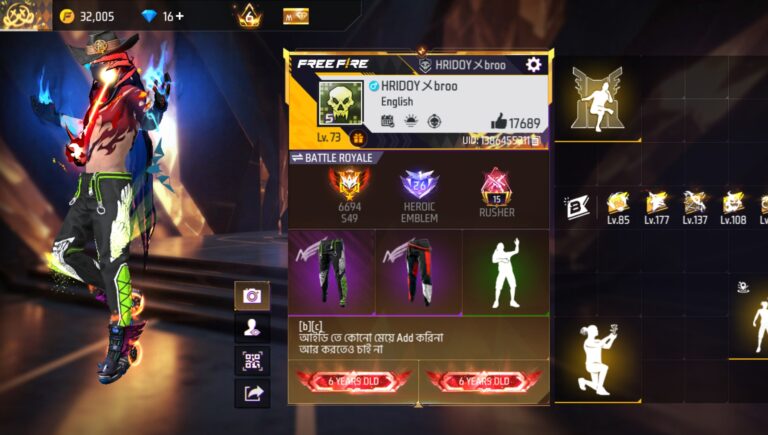Image resolution: width=768 pixels, height=435 pixels.
Task: Open the top-left golden emblem icon
Action: [25, 15]
